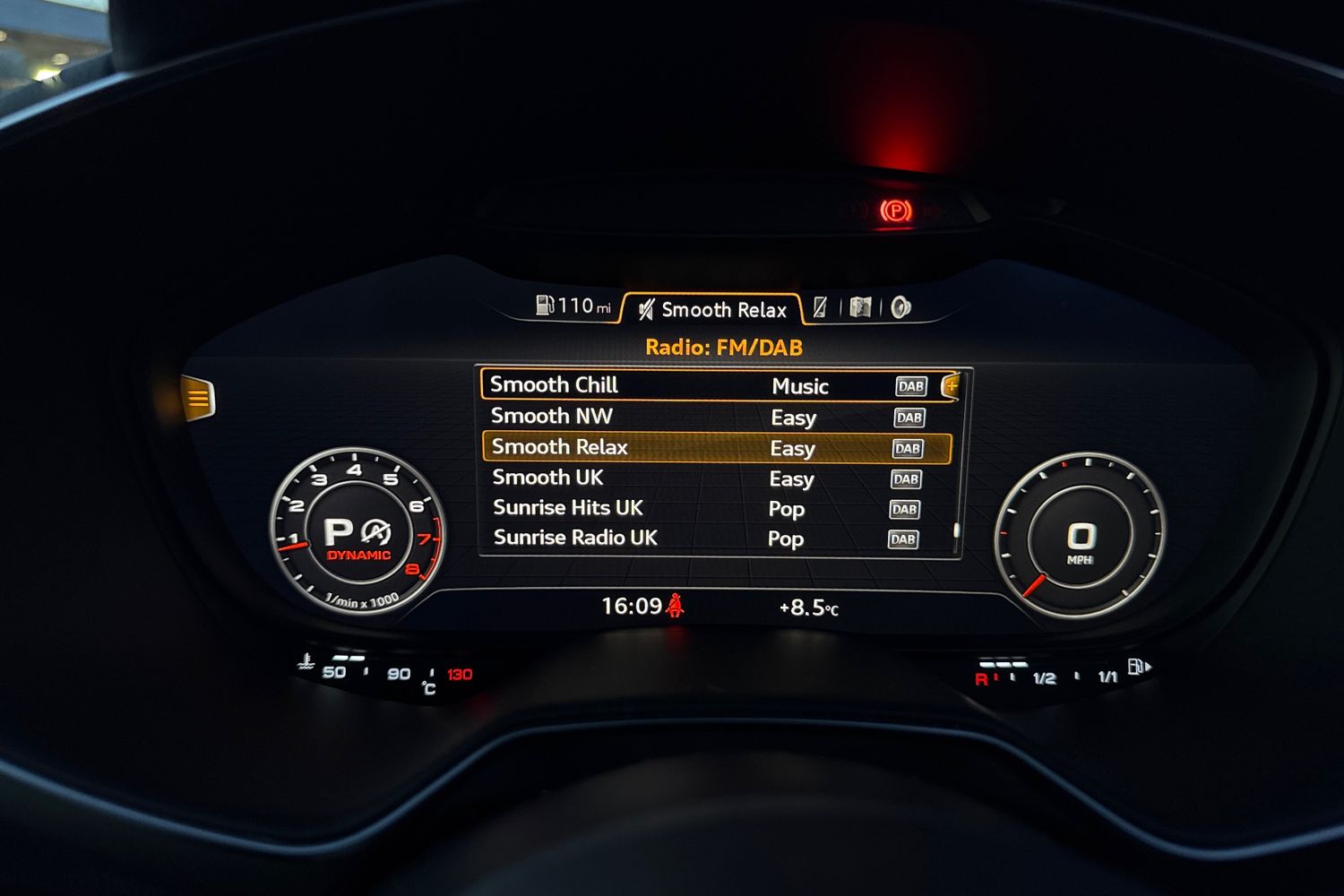Click the audio speaker icon at top right

point(900,306)
